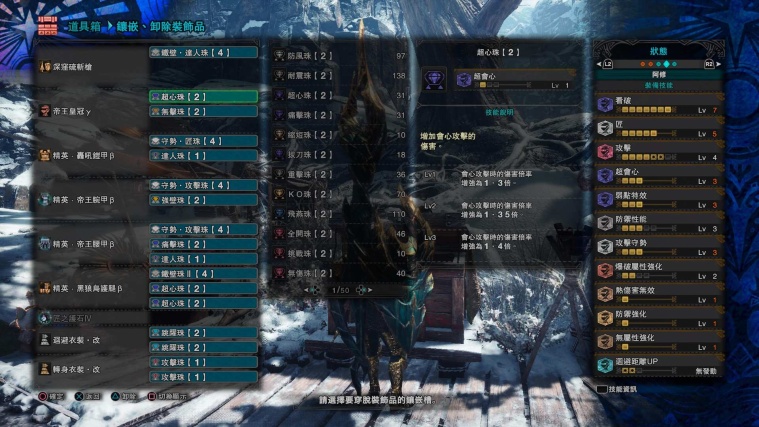Select the 爆破屬性強化 skill row
Viewport: 759px width, 427px height.
coord(659,271)
